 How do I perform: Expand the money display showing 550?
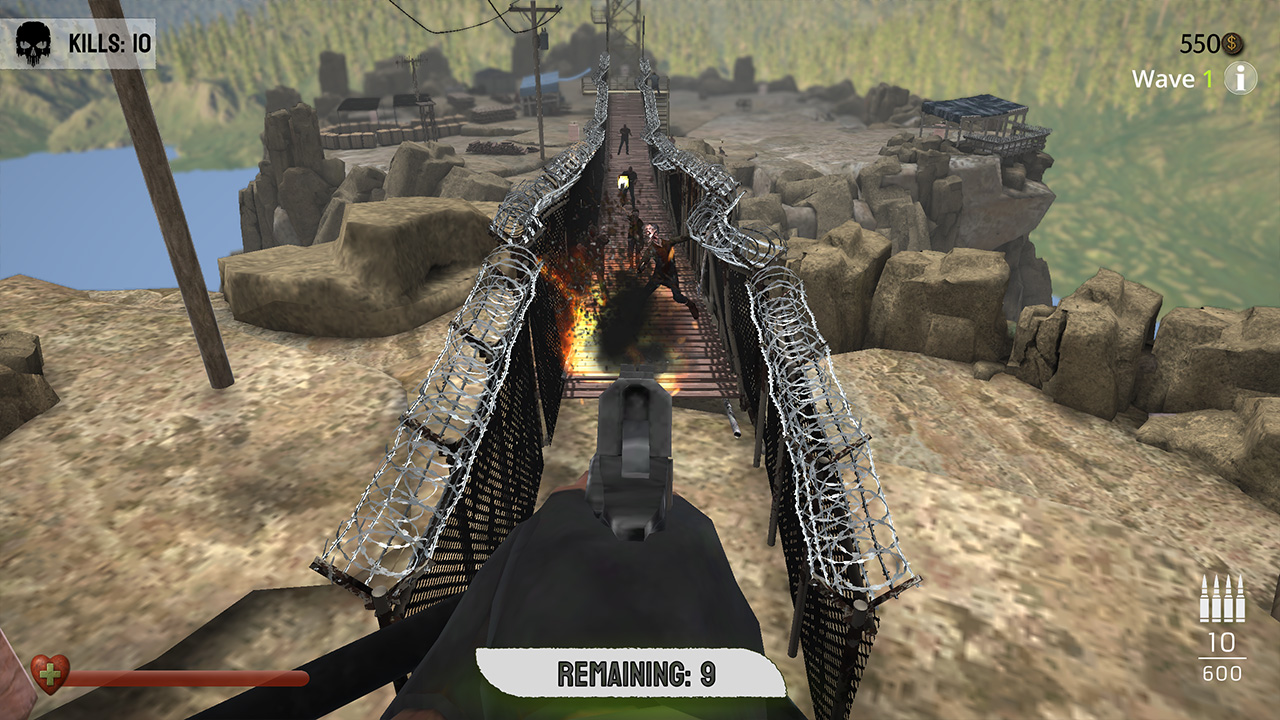(1200, 44)
